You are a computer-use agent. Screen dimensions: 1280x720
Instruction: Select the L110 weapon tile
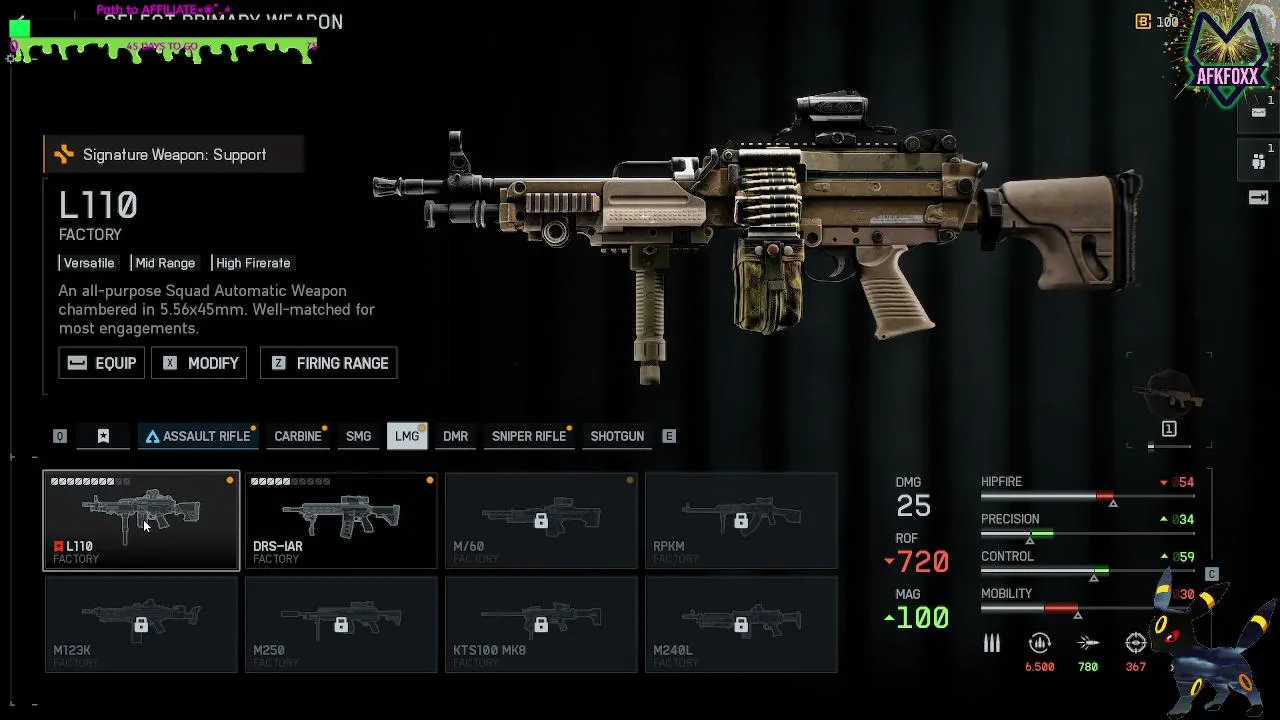[141, 520]
